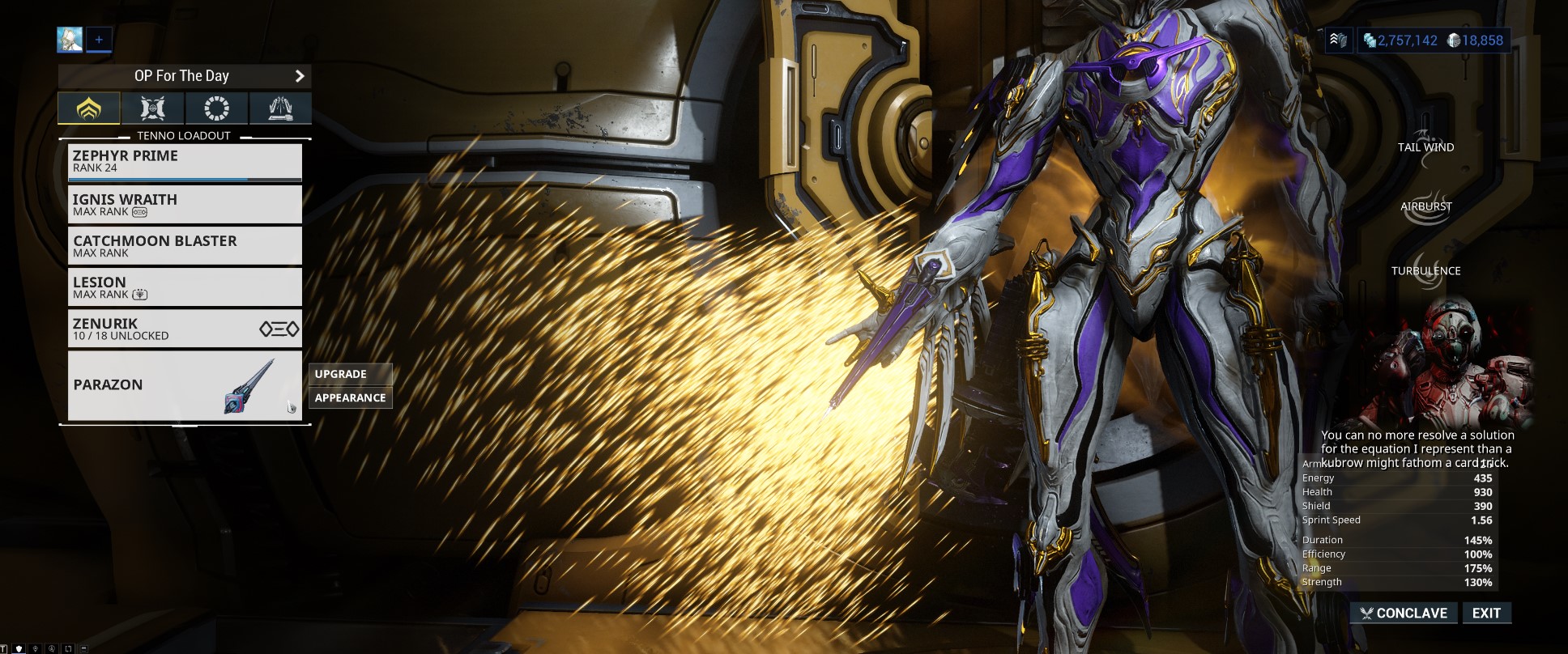Select the circular attachments loadout icon

(x=215, y=108)
